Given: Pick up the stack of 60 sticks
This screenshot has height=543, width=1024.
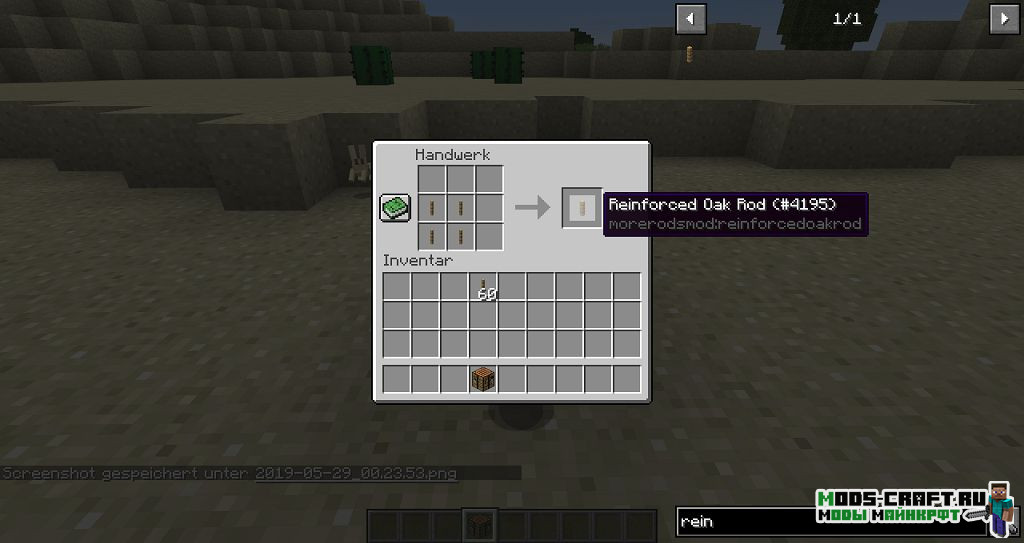Looking at the screenshot, I should (x=484, y=287).
